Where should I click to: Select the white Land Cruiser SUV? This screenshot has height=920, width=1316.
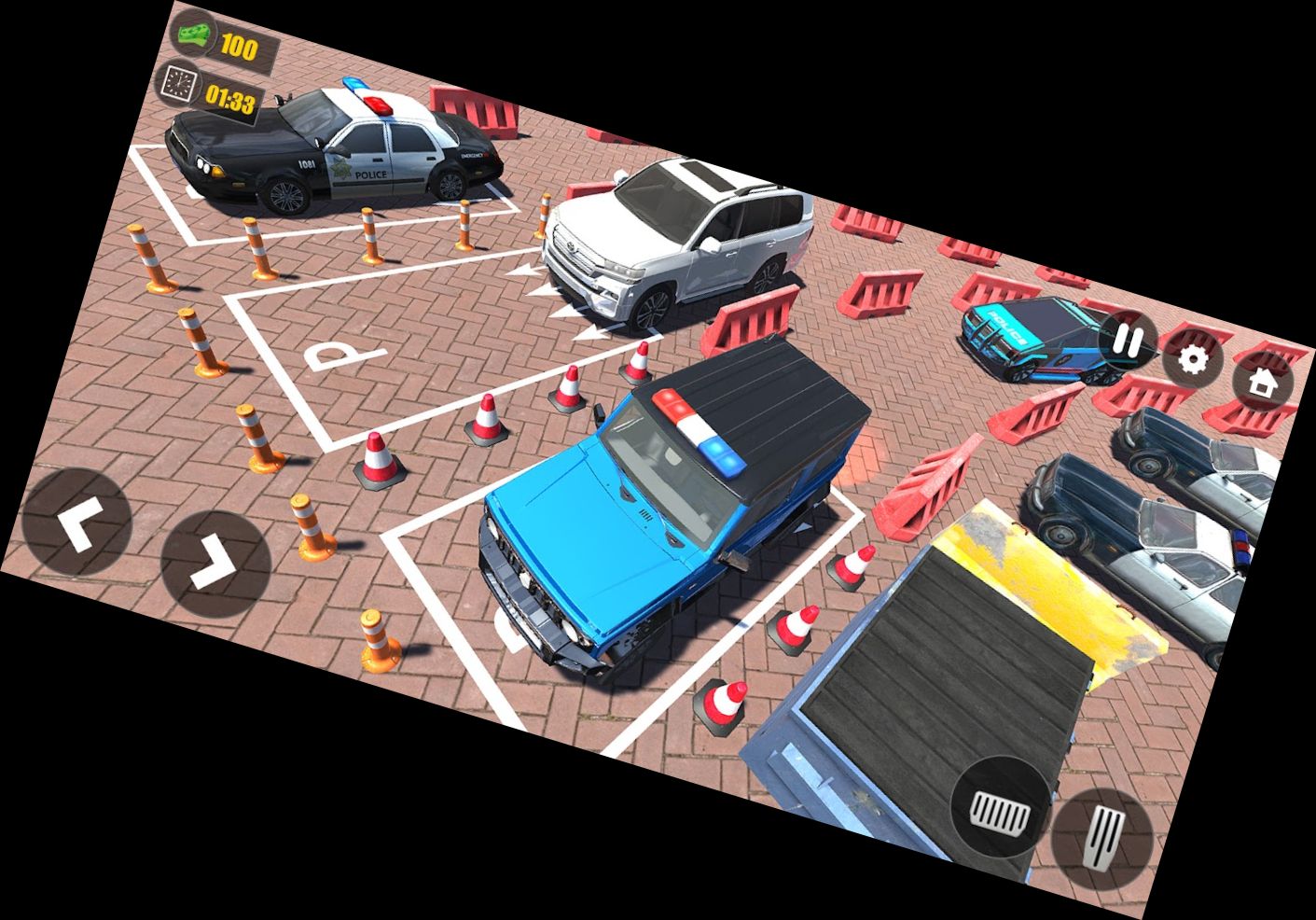(681, 238)
